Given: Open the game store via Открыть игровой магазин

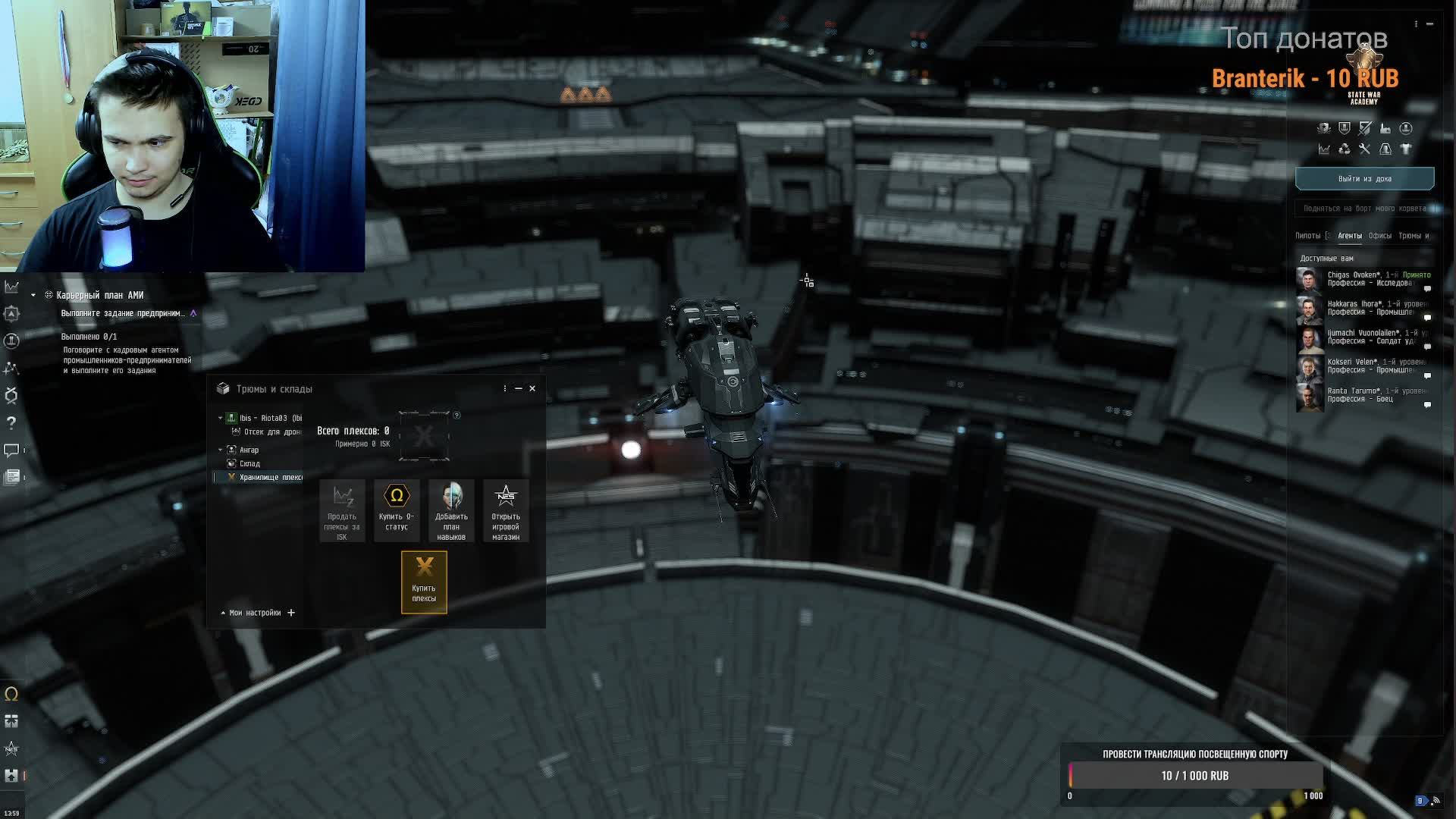Looking at the screenshot, I should coord(506,510).
